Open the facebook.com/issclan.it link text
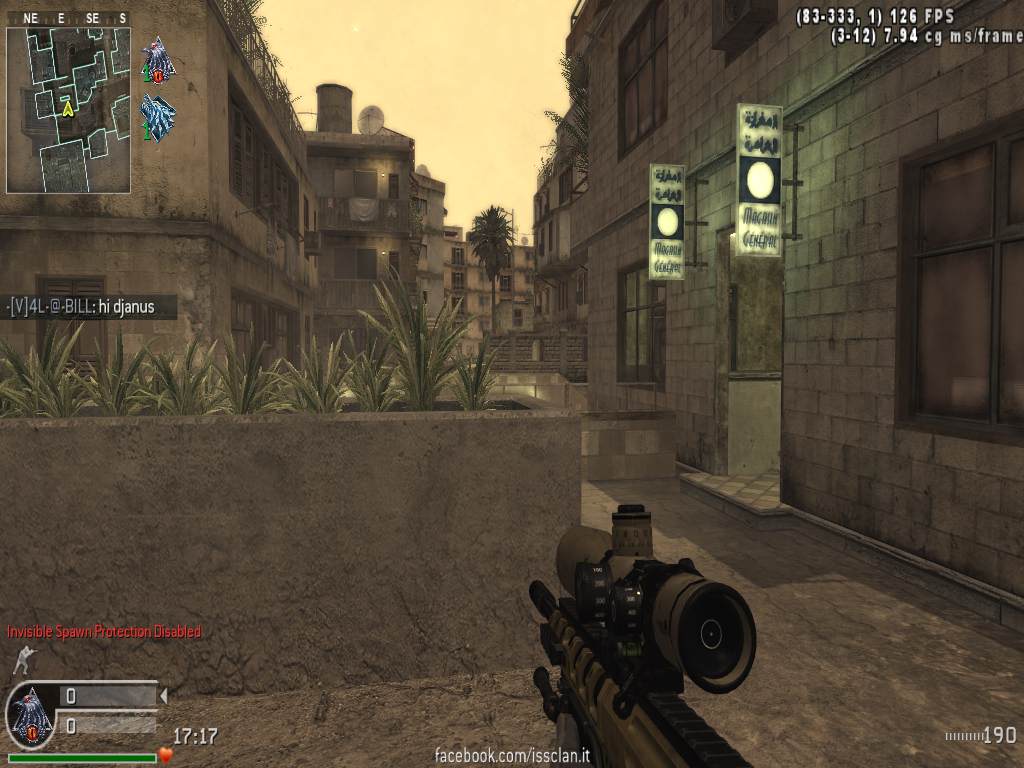Screen dimensions: 1024x768 [x=512, y=756]
